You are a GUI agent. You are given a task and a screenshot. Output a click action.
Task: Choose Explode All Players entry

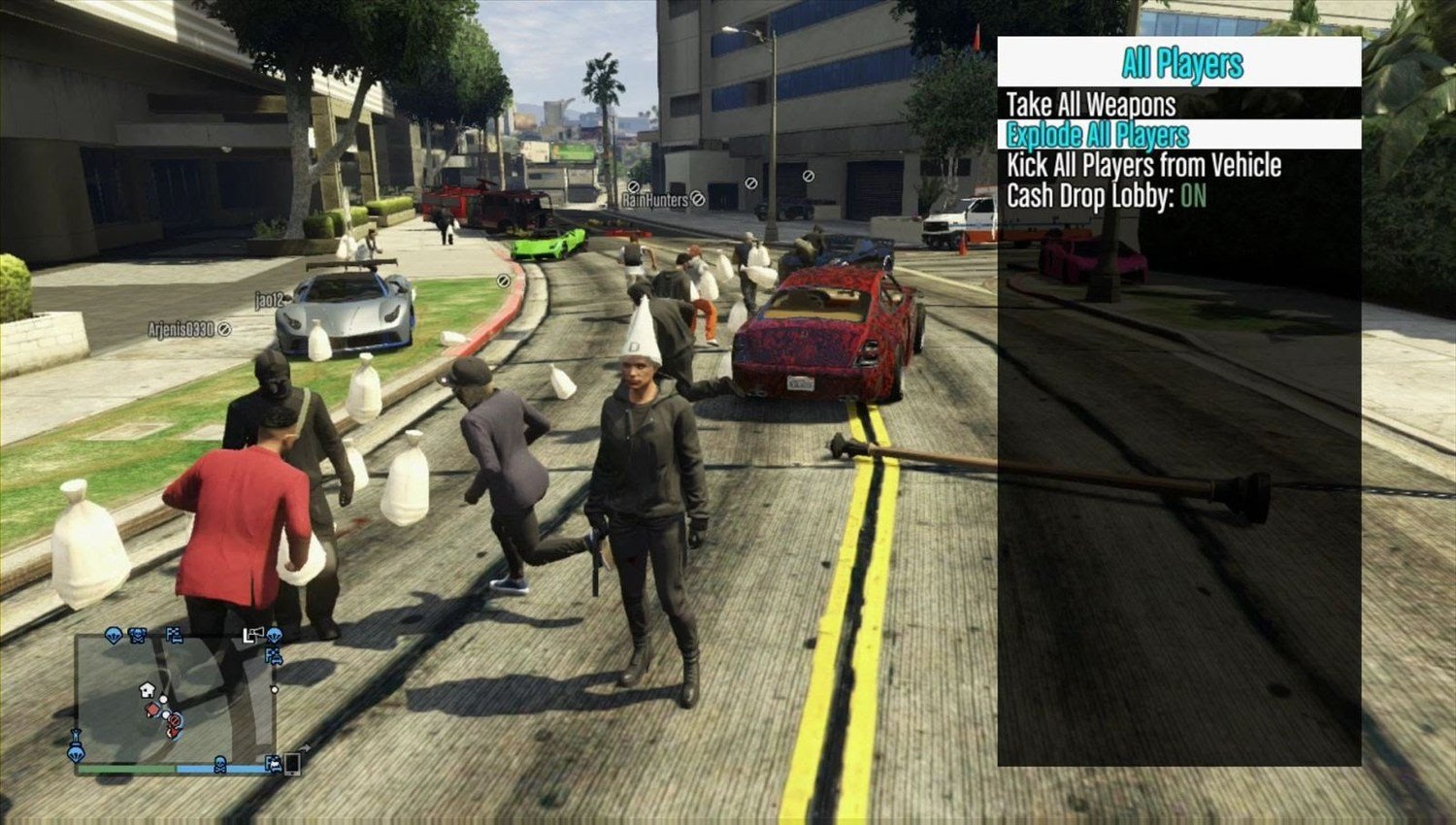[x=1097, y=135]
